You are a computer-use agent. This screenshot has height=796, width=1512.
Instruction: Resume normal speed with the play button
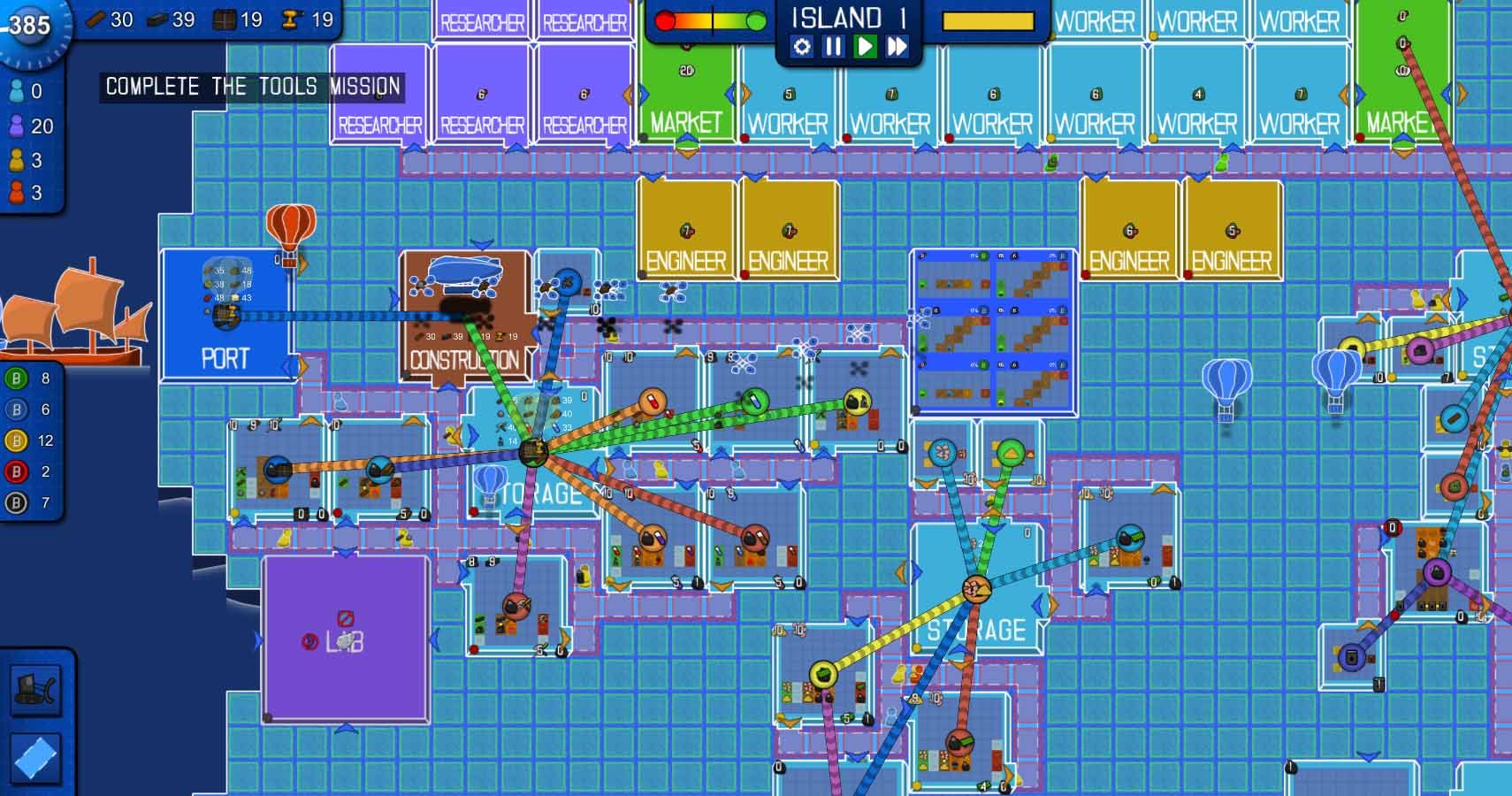(x=865, y=48)
